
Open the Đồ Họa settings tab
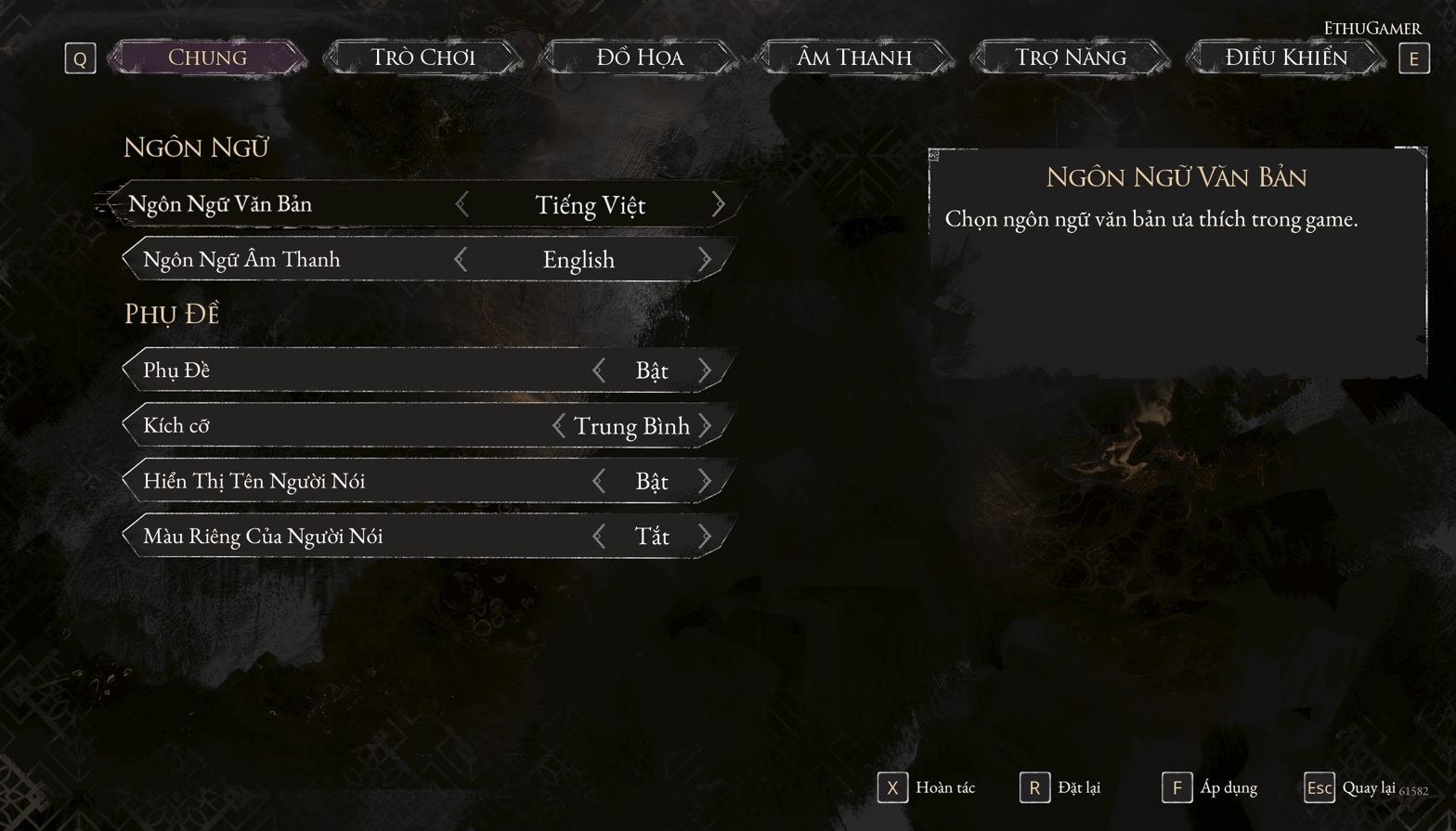(x=639, y=58)
